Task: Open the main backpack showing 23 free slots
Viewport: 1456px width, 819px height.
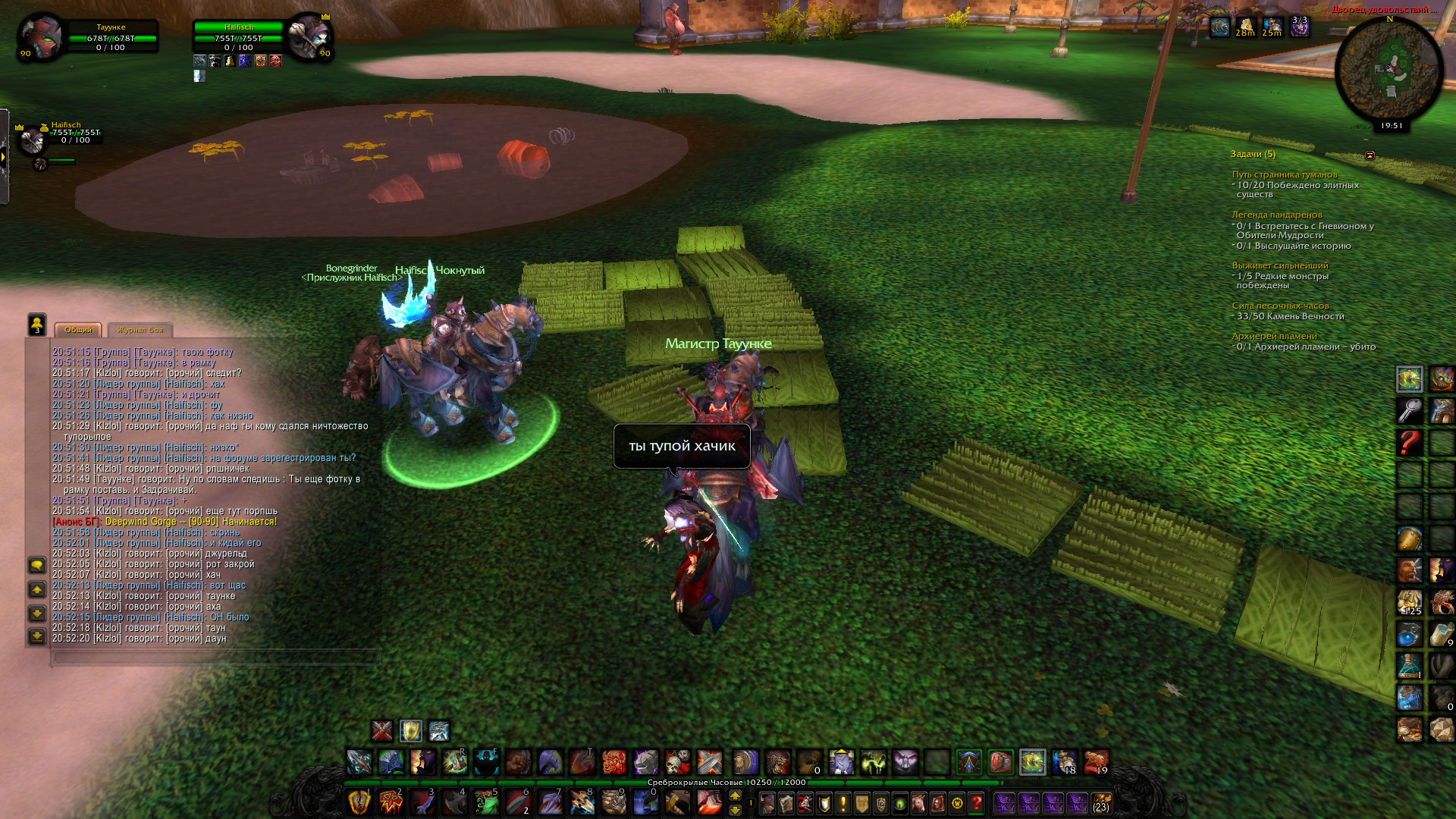Action: click(x=1101, y=802)
